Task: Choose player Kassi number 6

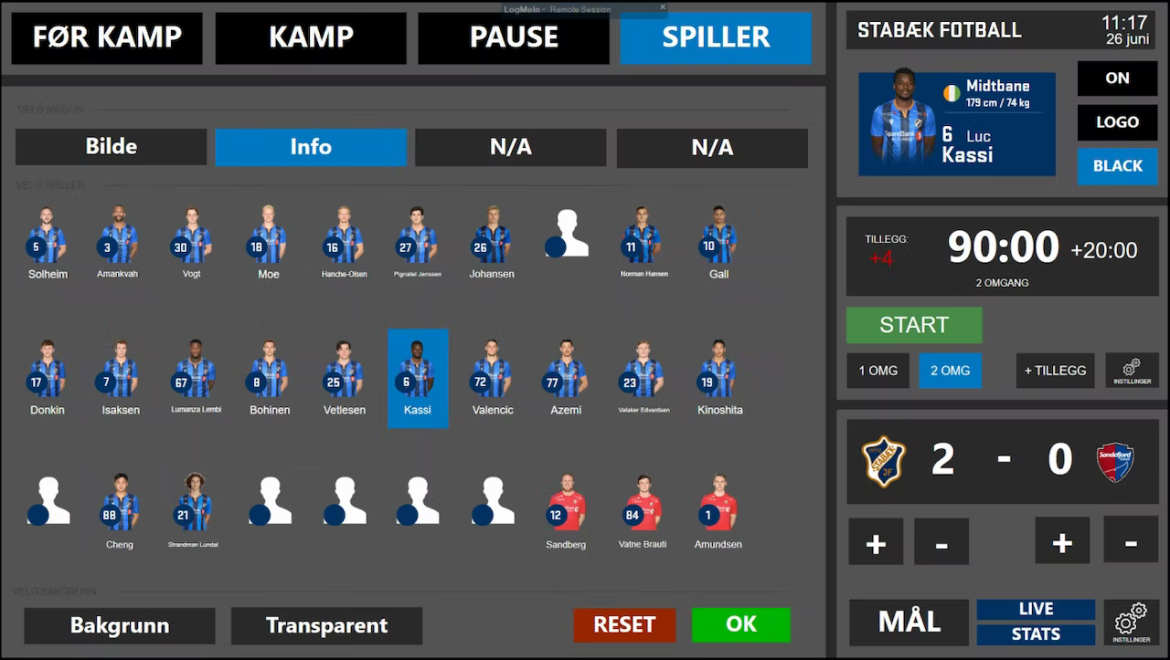Action: click(x=418, y=379)
